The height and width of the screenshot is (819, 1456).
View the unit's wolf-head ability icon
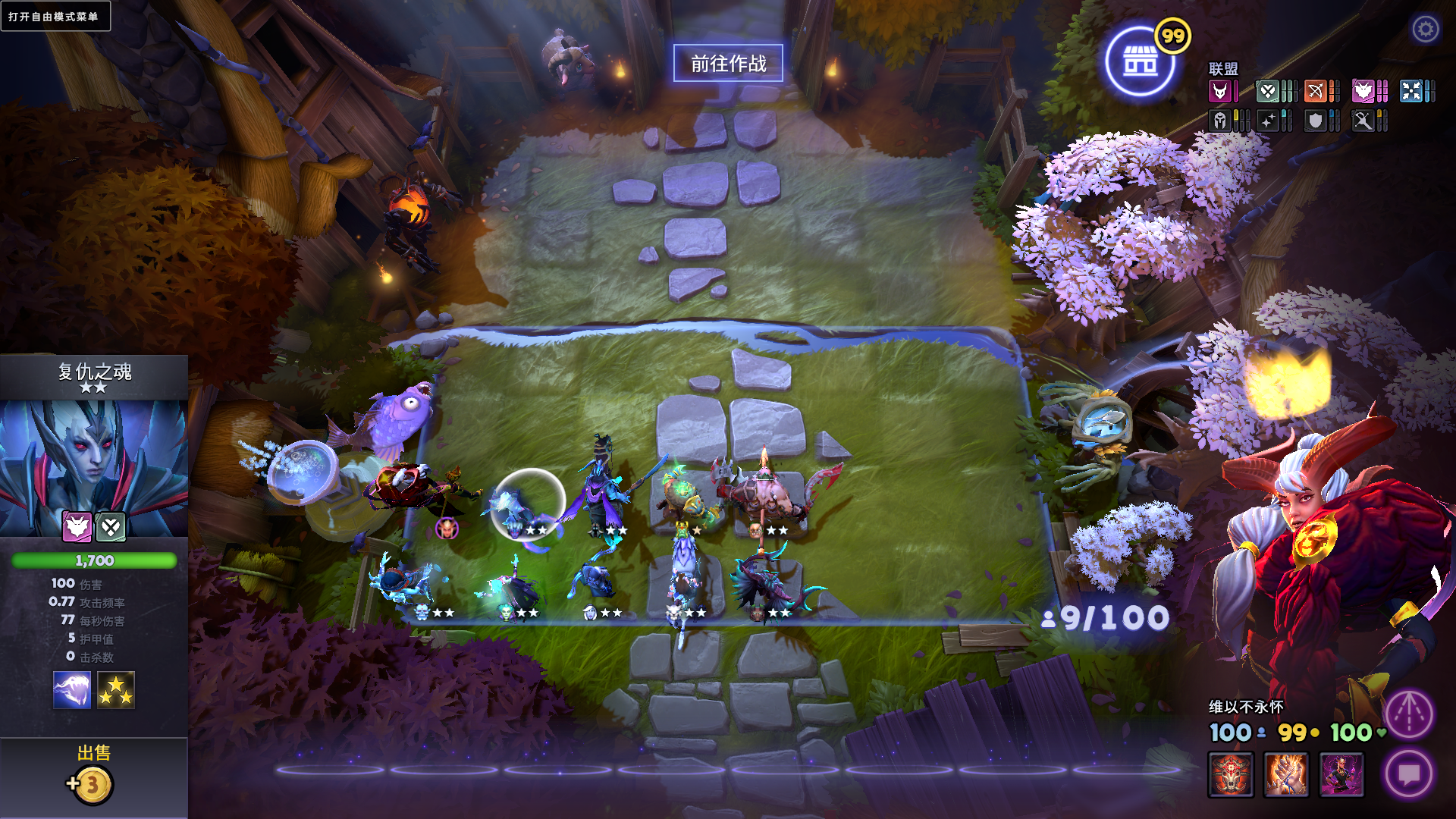(72, 690)
